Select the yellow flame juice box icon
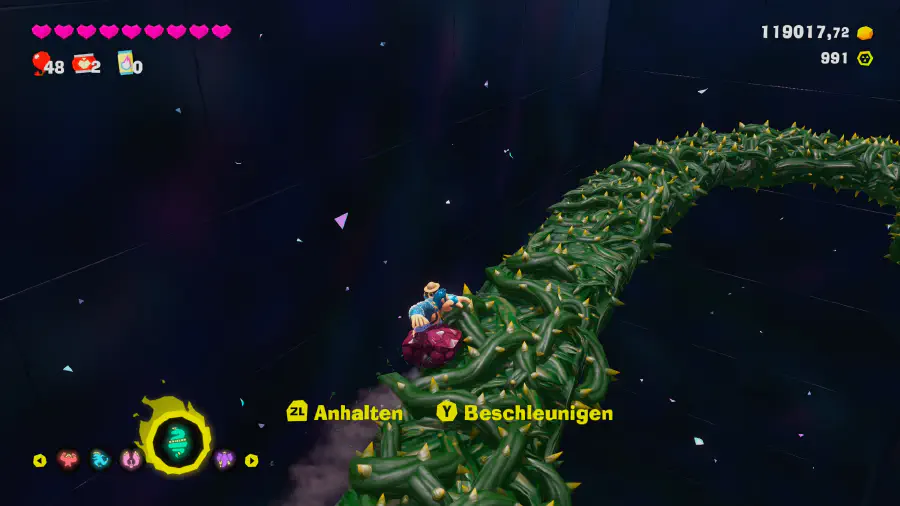Viewport: 900px width, 506px height. (126, 64)
